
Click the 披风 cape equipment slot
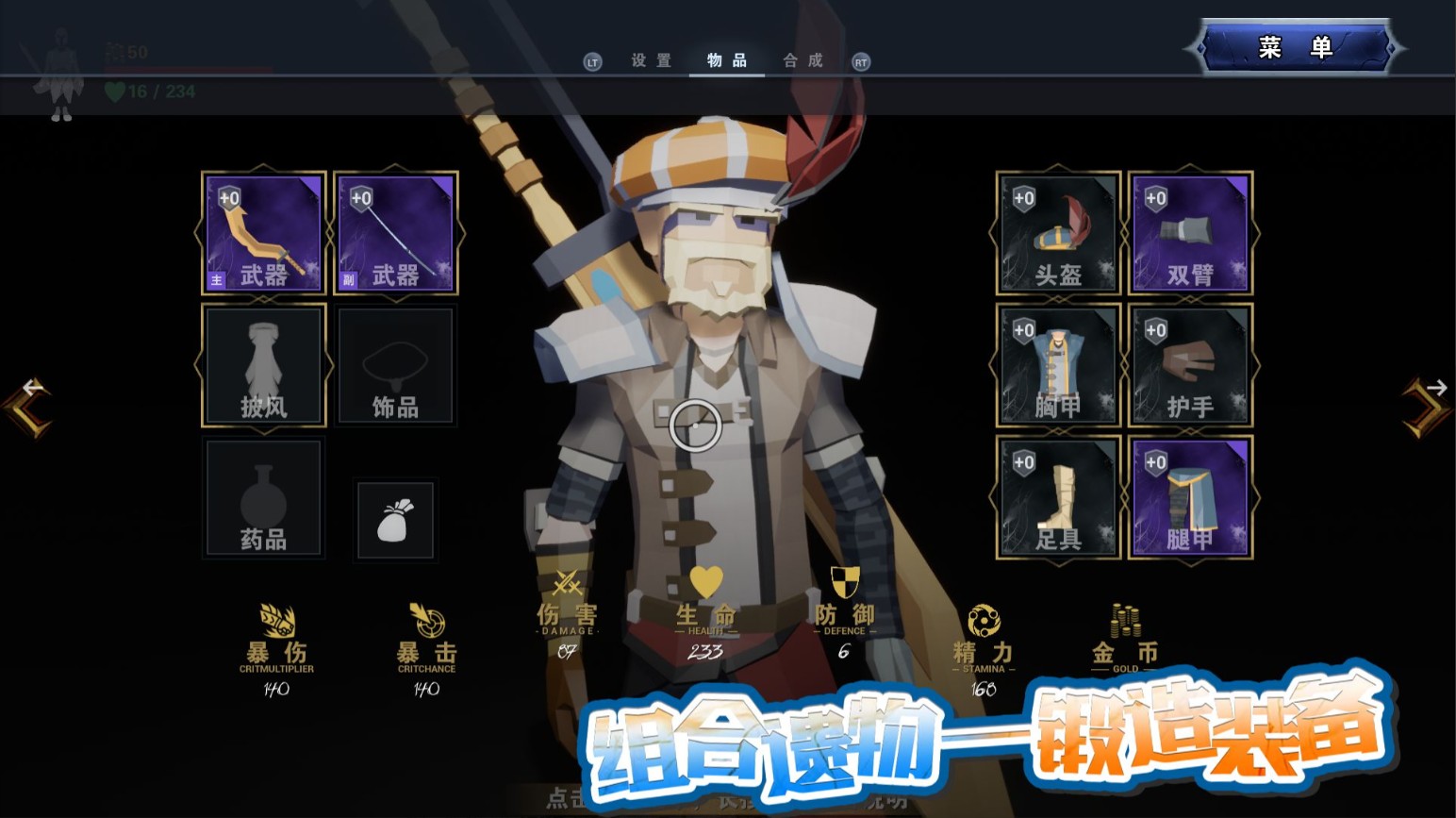click(263, 365)
